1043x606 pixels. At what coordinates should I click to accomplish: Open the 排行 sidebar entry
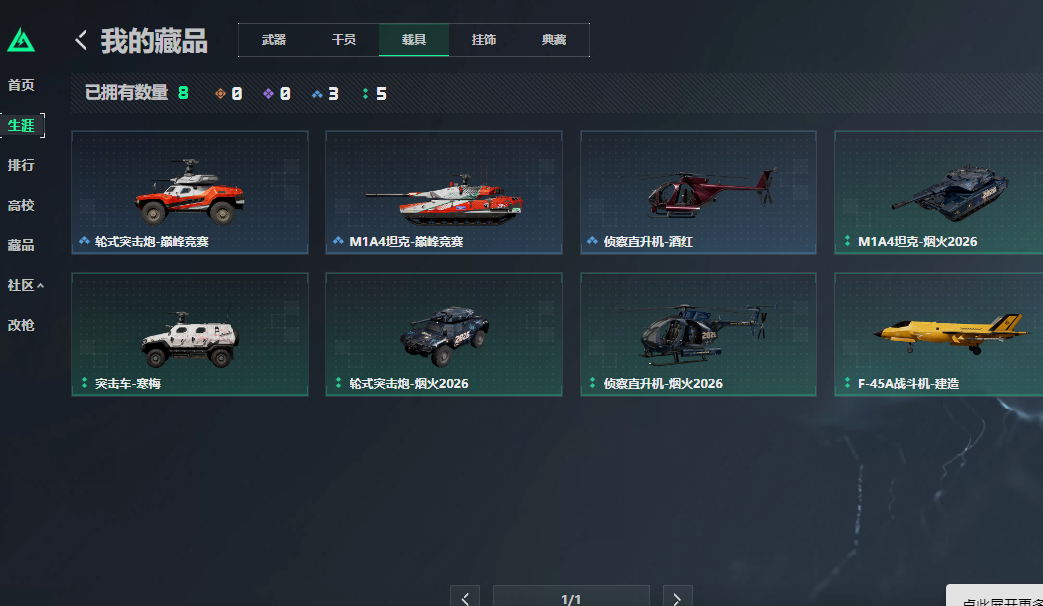[x=21, y=165]
